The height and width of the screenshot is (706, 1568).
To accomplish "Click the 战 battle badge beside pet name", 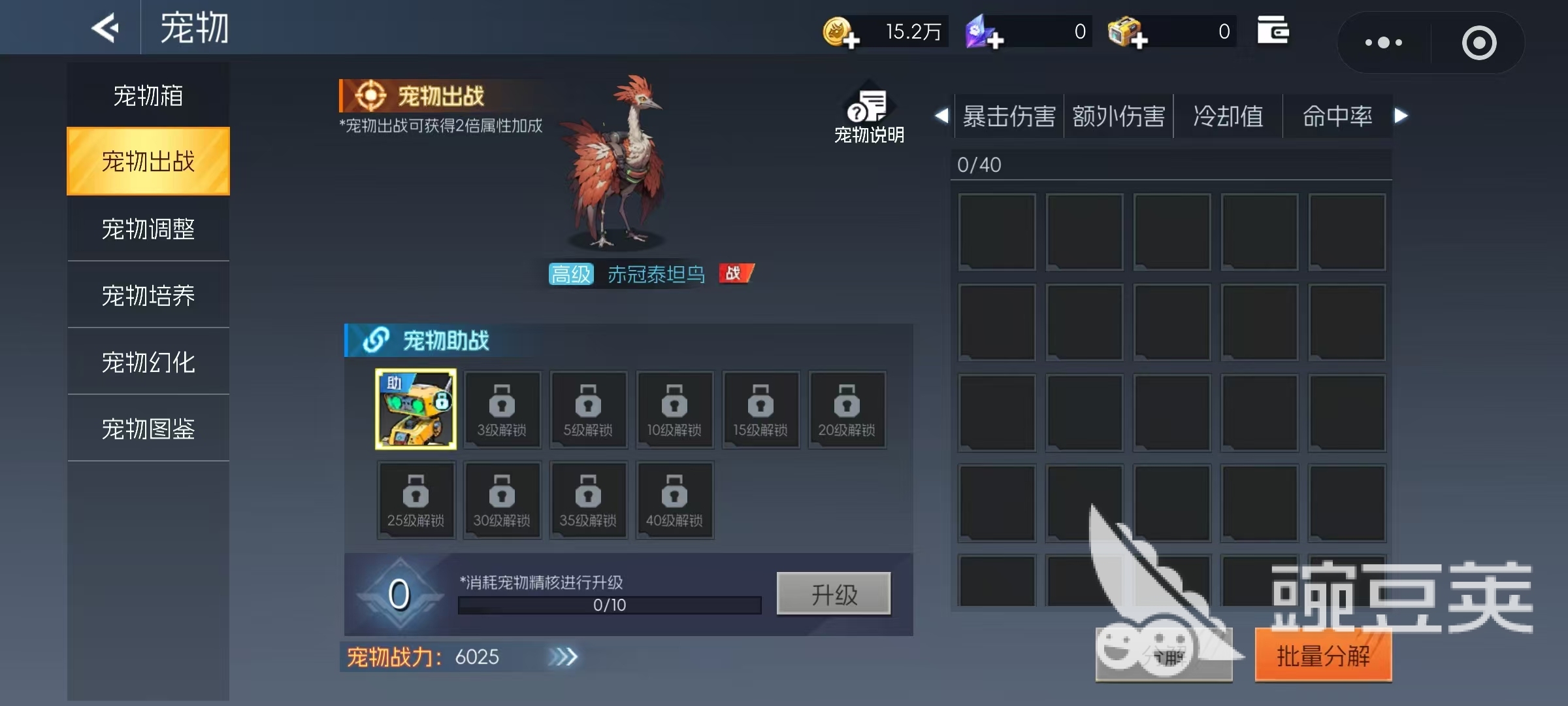I will point(736,274).
